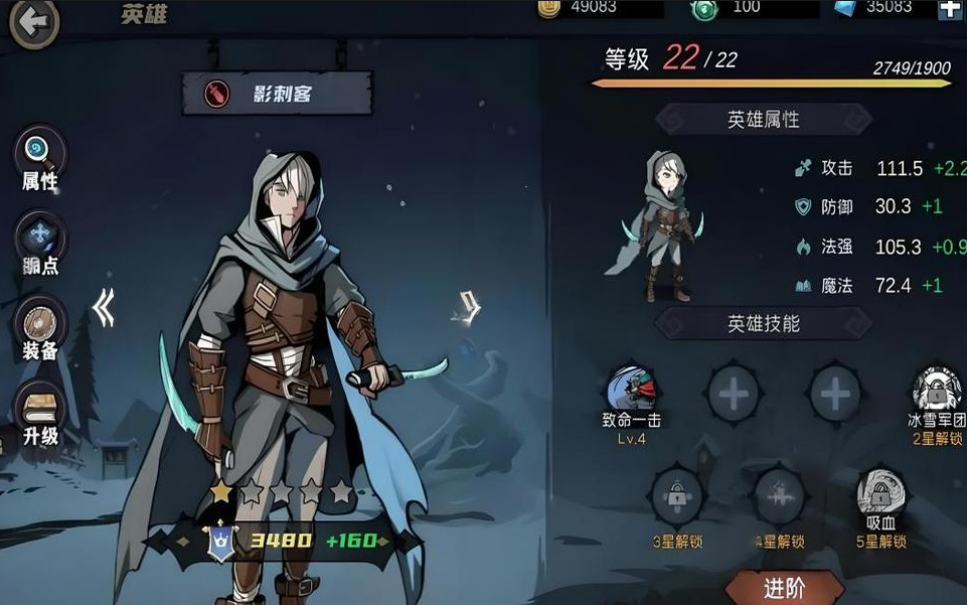Go back with the arrow button
The height and width of the screenshot is (605, 967).
34,22
